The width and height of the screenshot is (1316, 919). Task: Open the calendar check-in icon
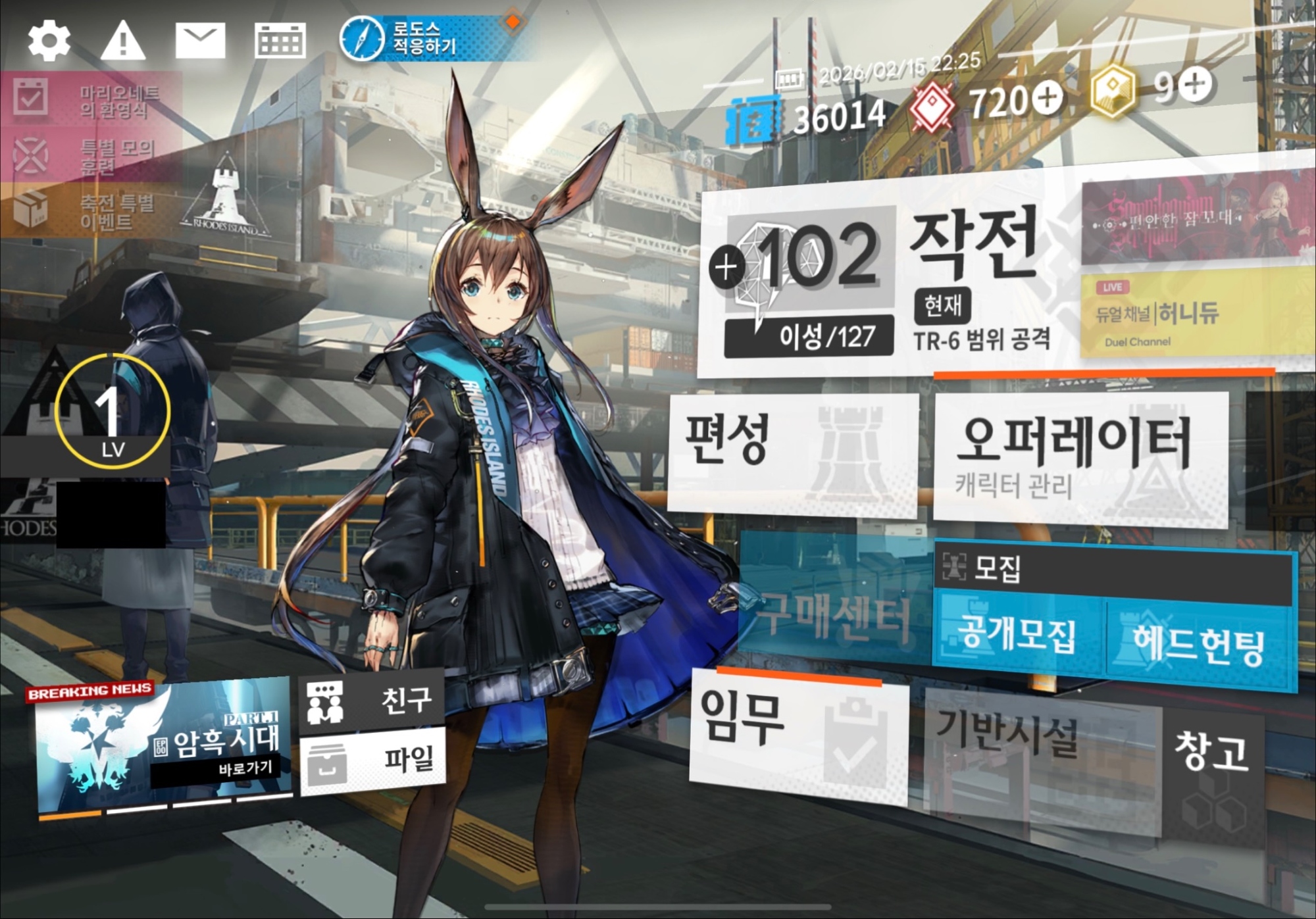(x=280, y=41)
